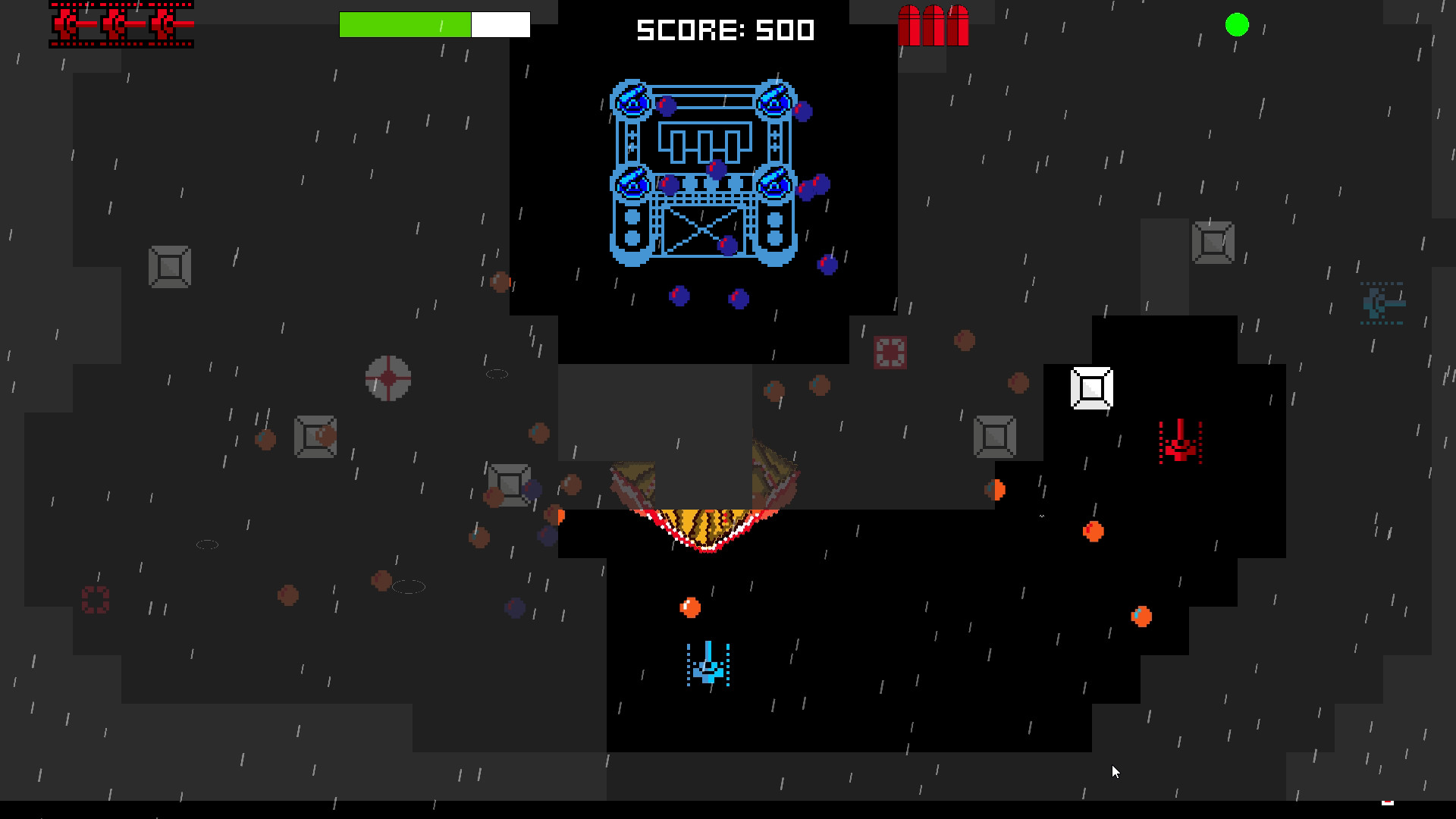The height and width of the screenshot is (819, 1456).
Task: Click the gray crate near upper left
Action: (171, 266)
